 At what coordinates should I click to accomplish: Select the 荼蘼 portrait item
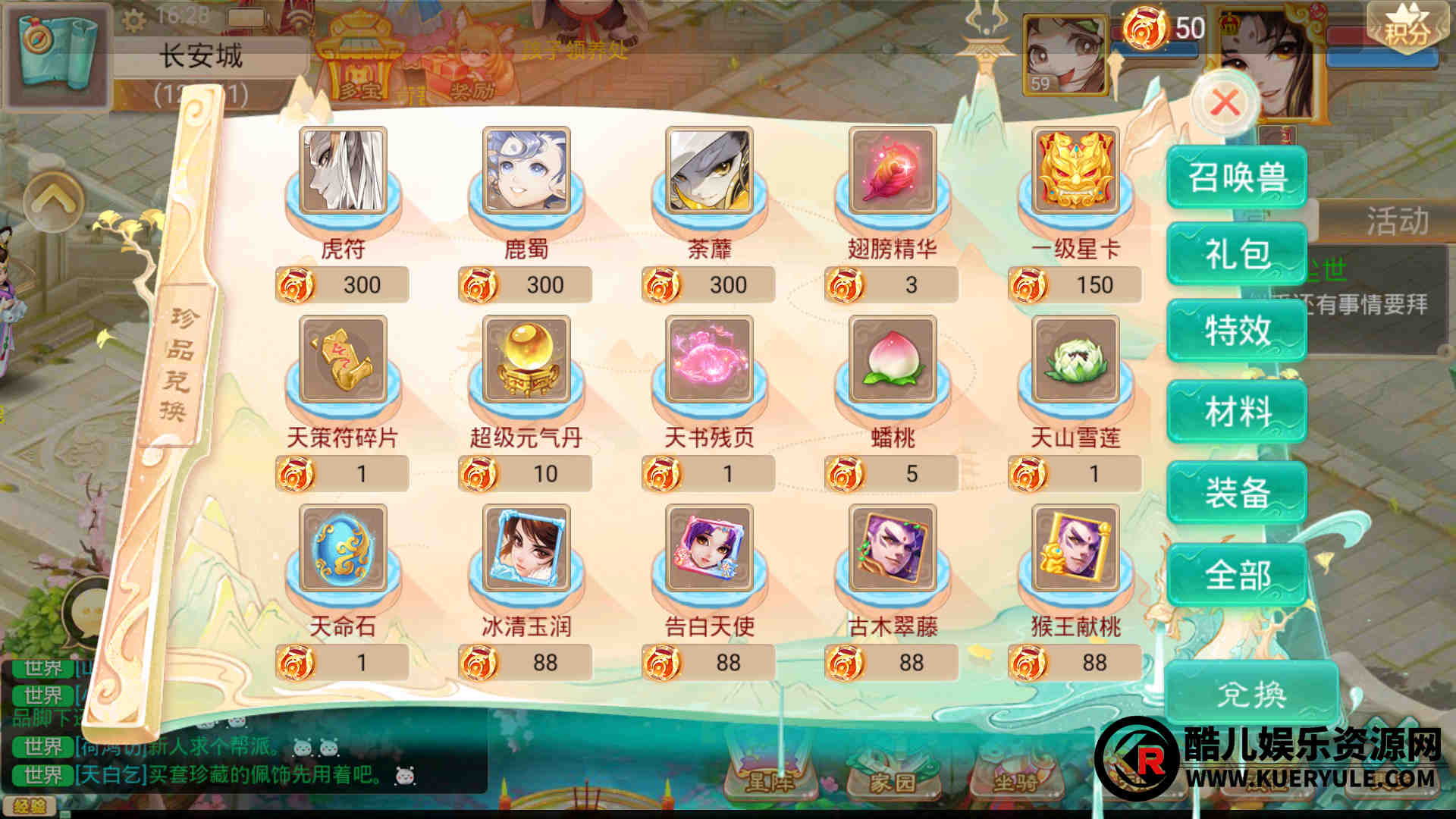(x=709, y=171)
